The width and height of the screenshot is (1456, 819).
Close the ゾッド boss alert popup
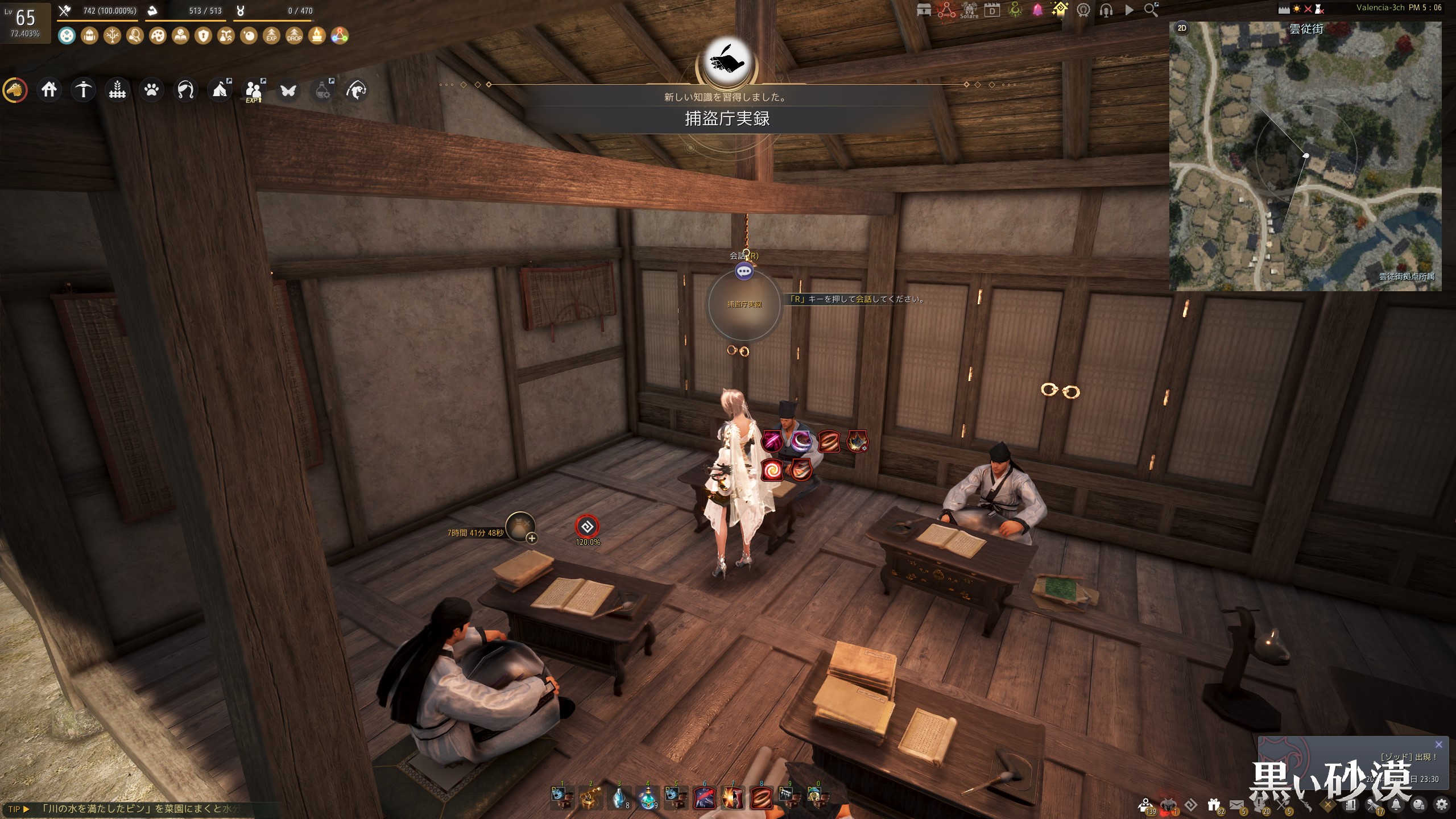[1438, 744]
